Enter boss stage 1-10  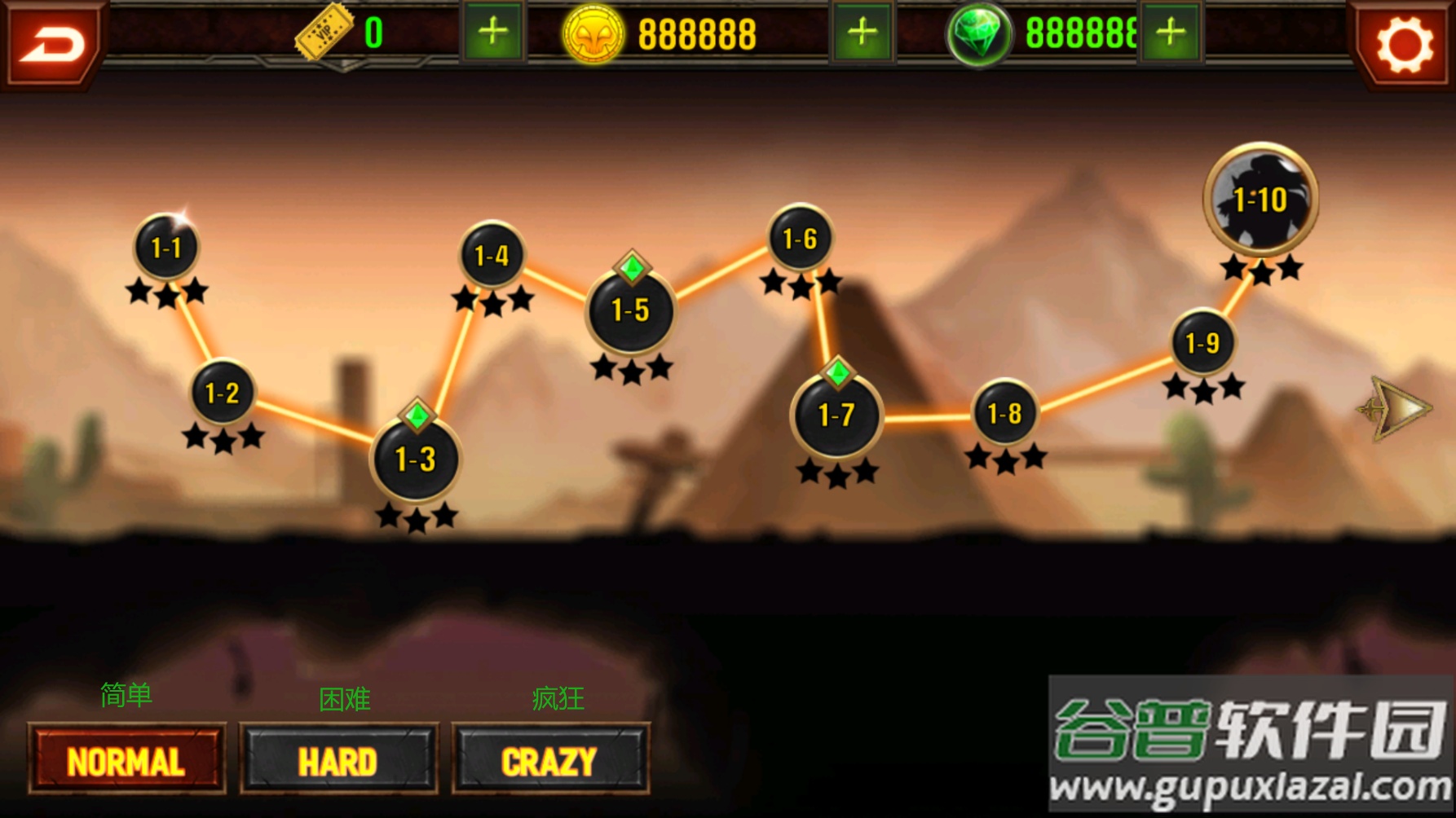tap(1260, 199)
